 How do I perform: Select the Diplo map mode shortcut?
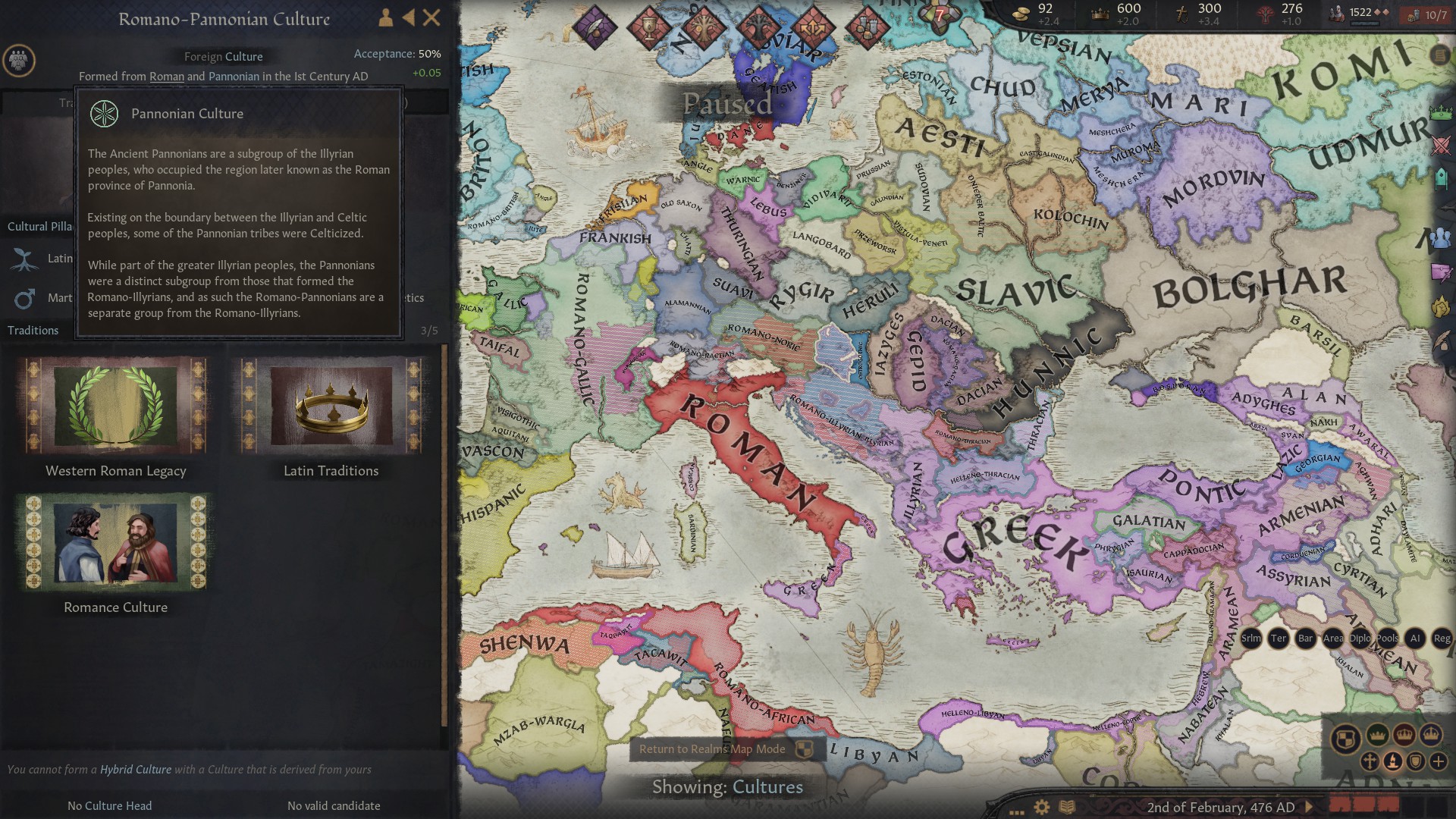pyautogui.click(x=1360, y=639)
